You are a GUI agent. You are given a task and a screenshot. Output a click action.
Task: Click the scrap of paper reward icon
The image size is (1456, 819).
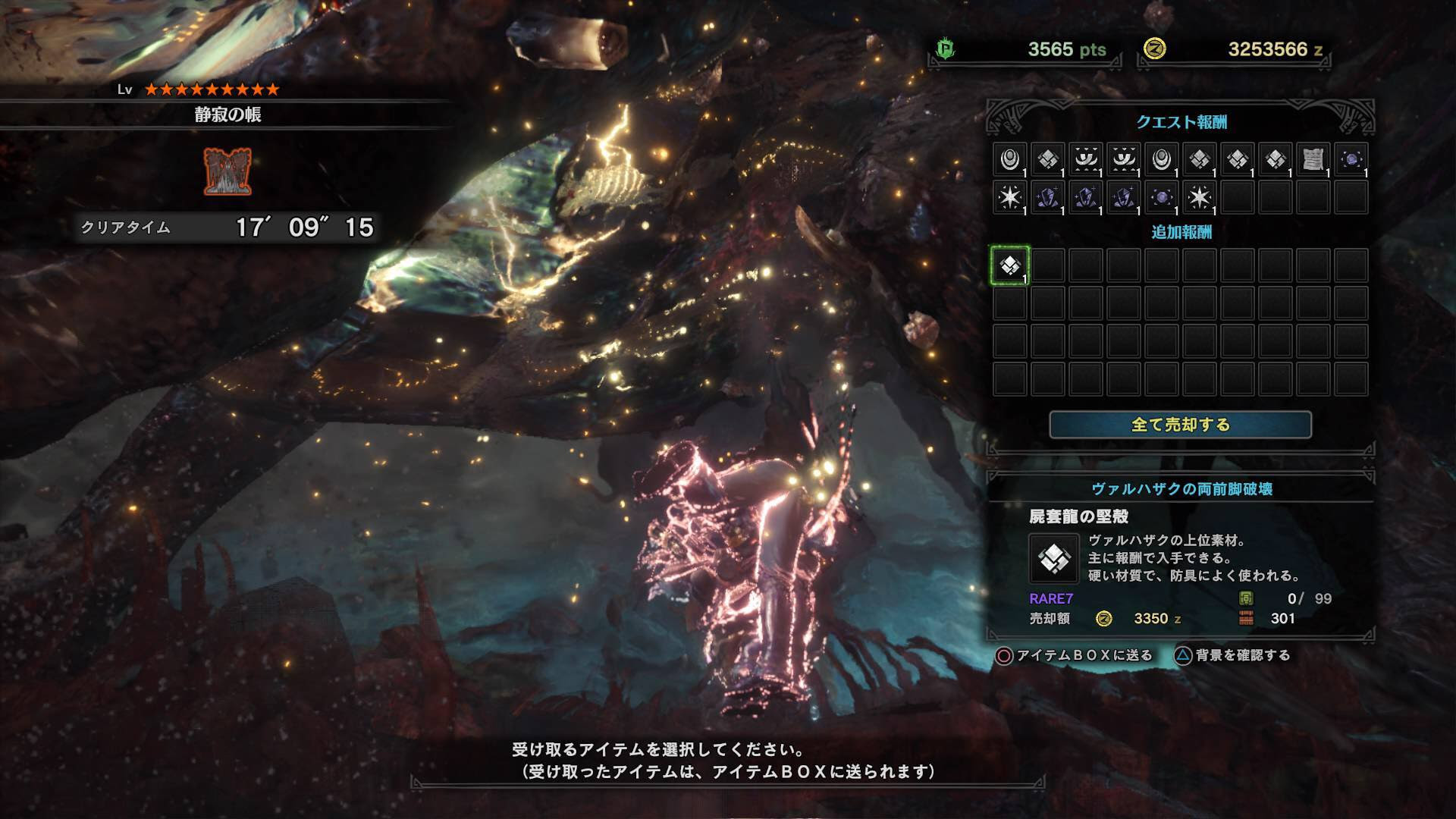coord(1313,160)
